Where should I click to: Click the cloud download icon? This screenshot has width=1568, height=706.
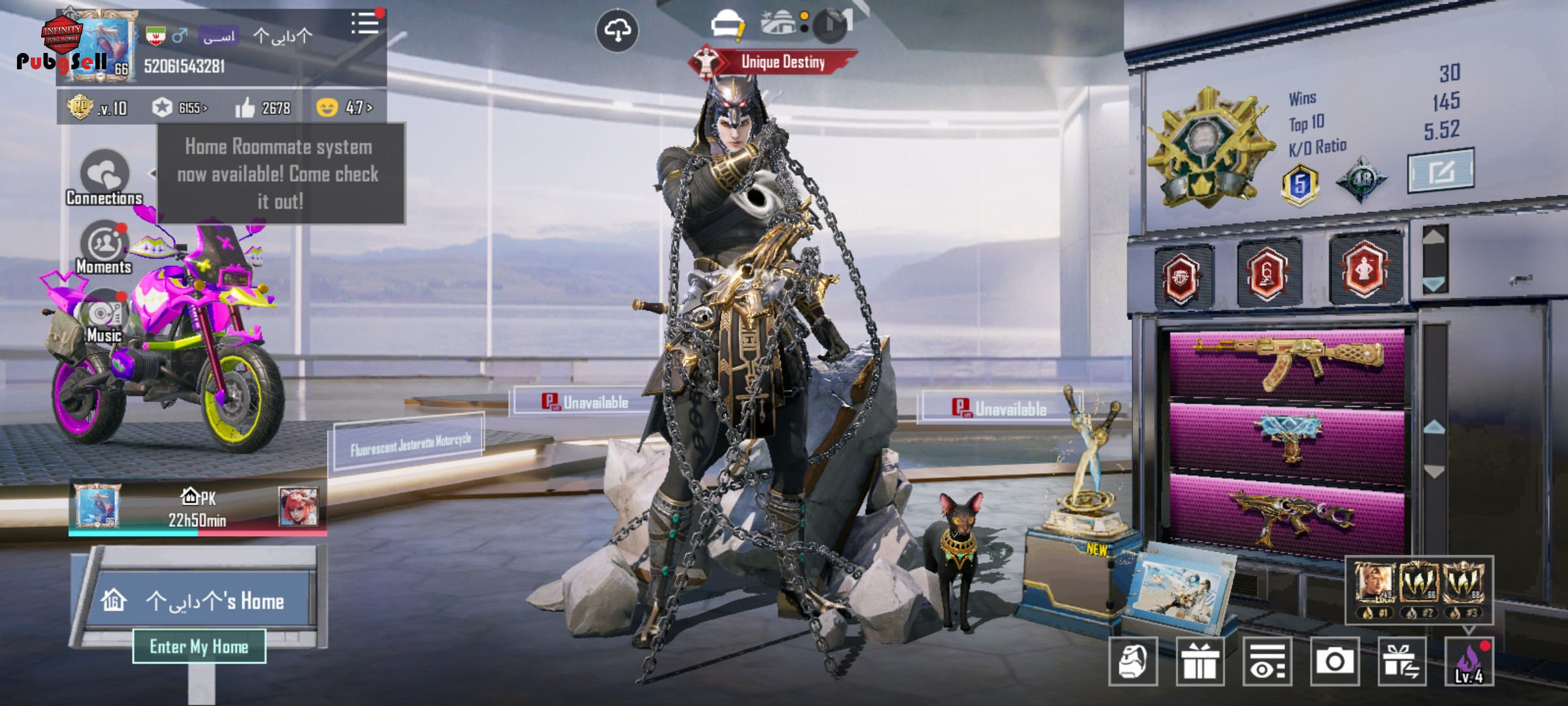tap(617, 31)
